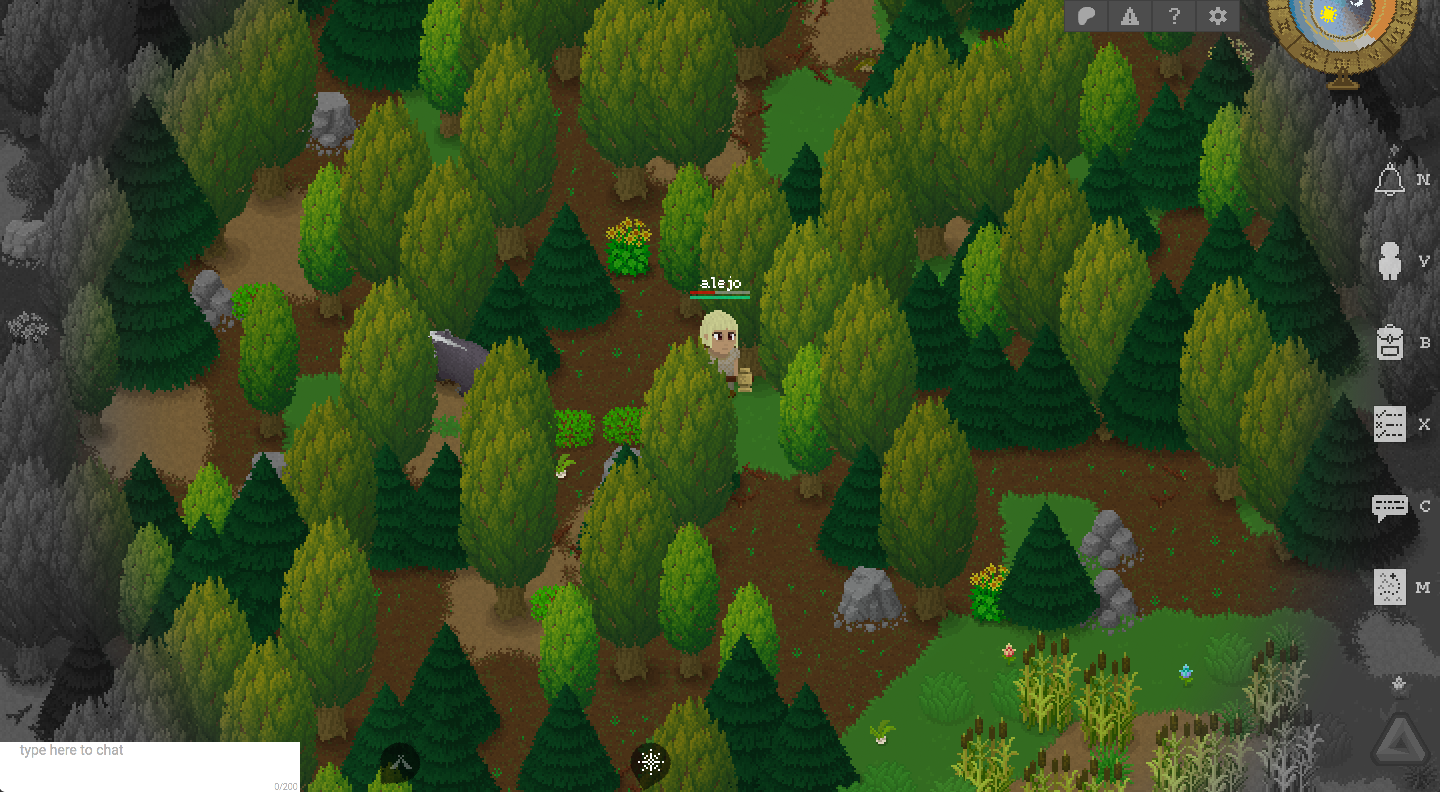The height and width of the screenshot is (792, 1440).
Task: Open the character profile icon
Action: click(x=1389, y=260)
